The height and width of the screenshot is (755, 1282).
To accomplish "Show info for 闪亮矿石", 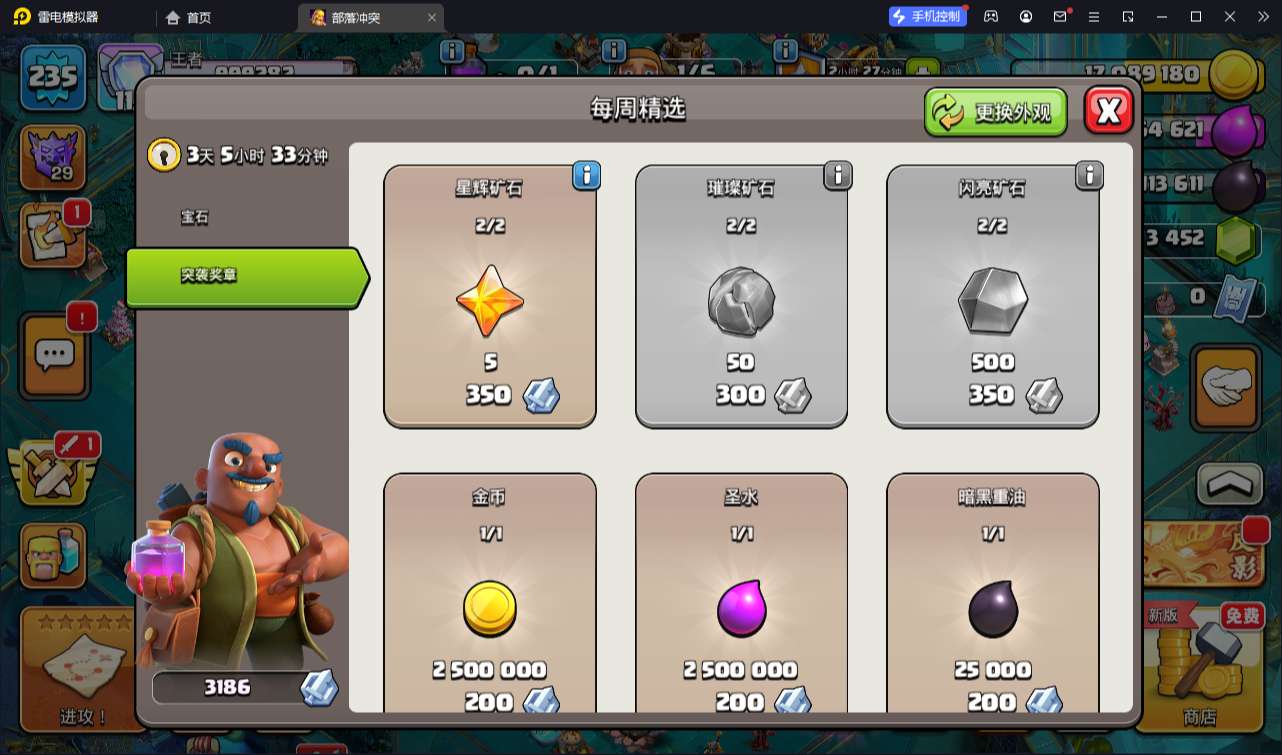I will tap(1089, 176).
